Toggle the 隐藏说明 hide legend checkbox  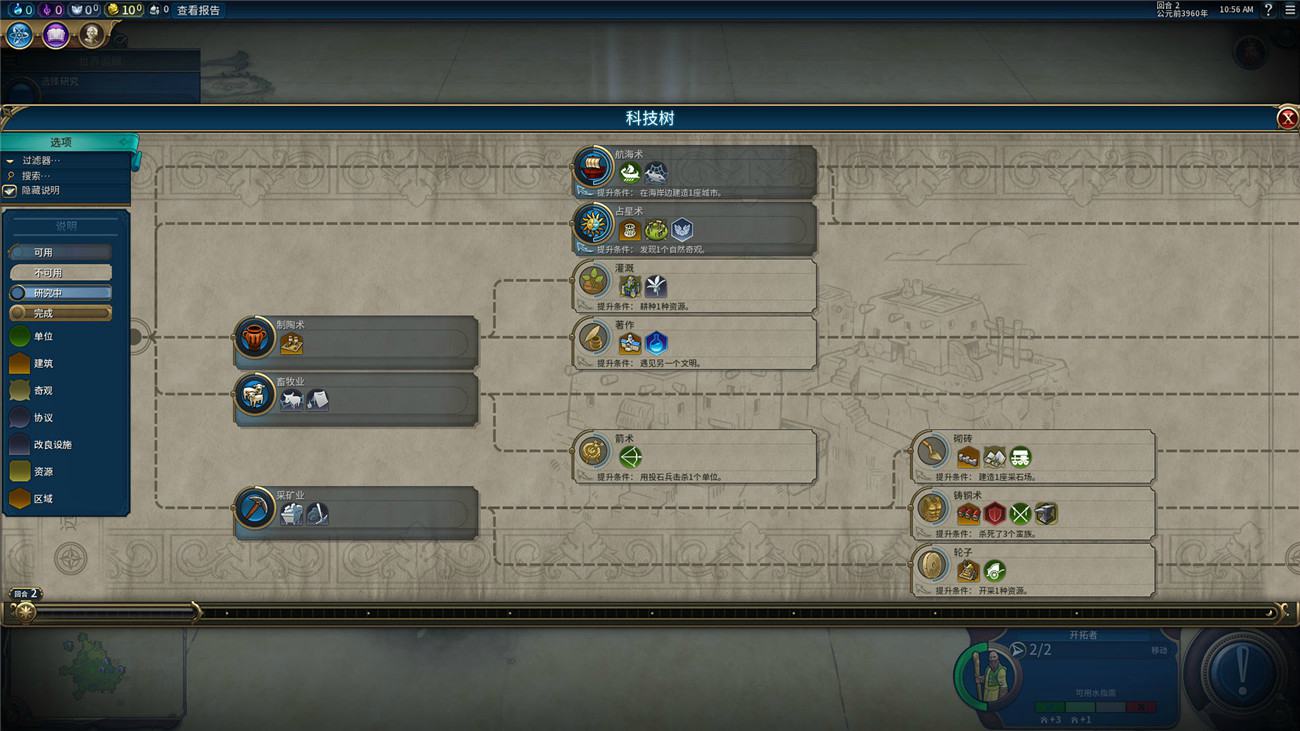coord(11,190)
